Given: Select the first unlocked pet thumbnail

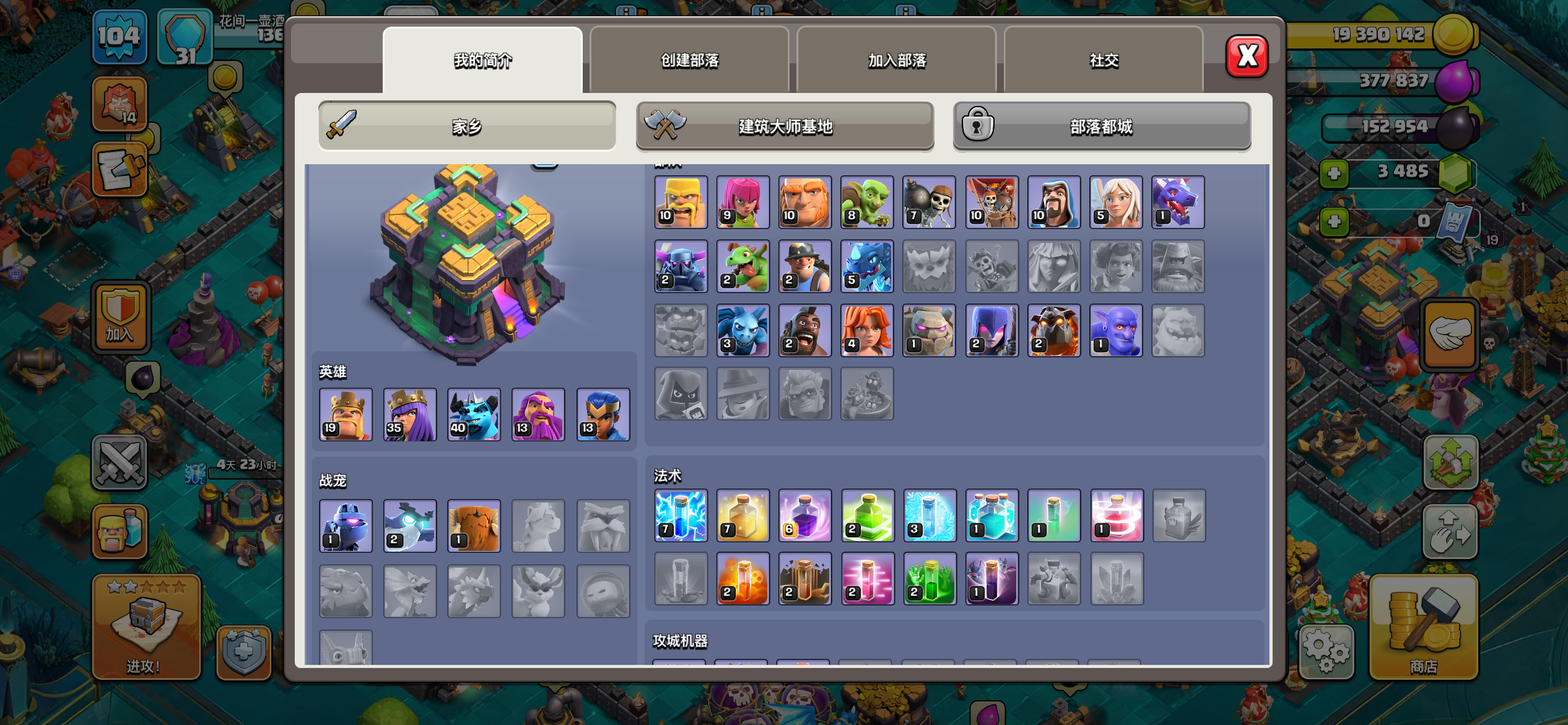Looking at the screenshot, I should [x=346, y=526].
